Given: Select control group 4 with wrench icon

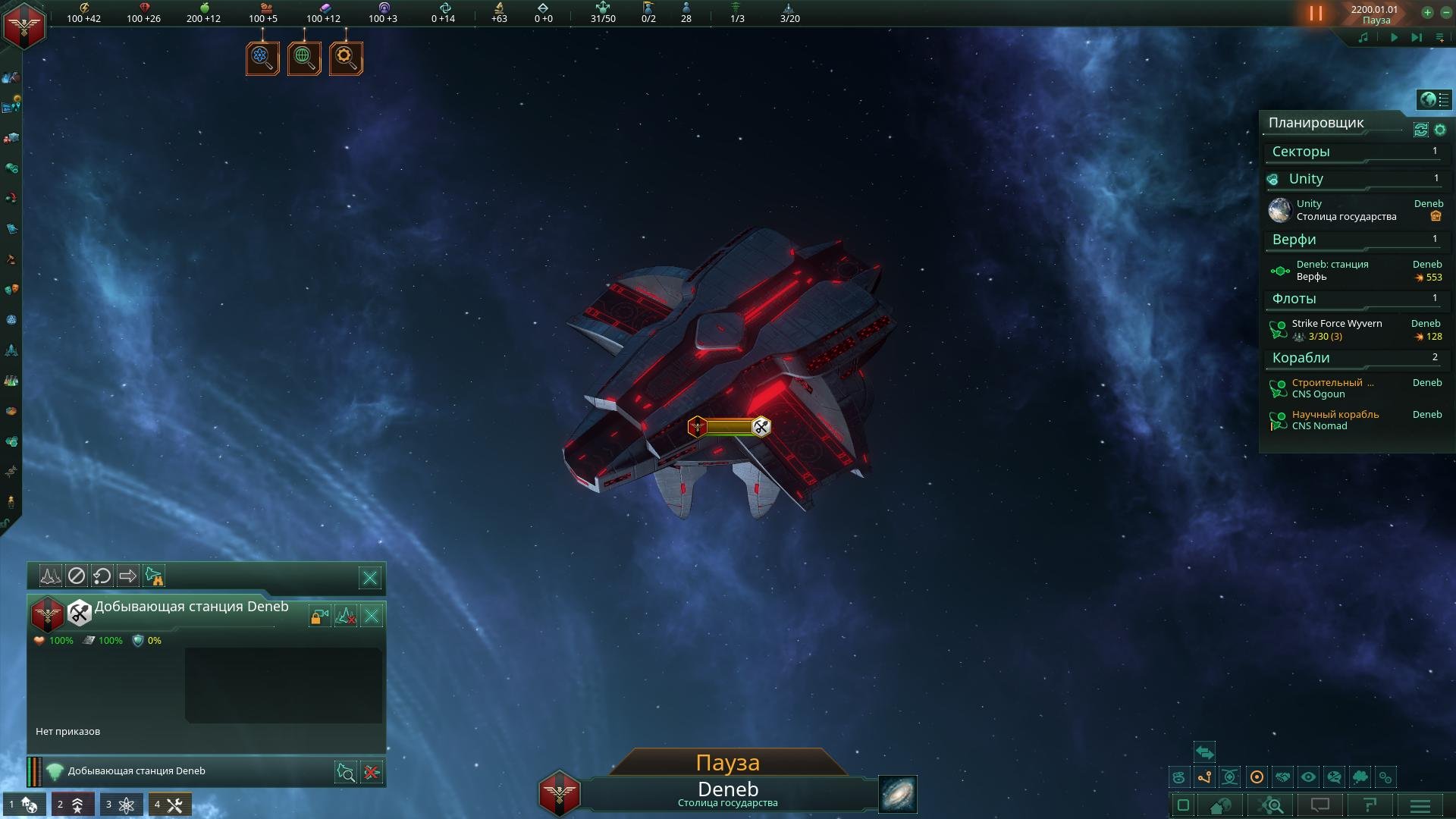Looking at the screenshot, I should pos(169,805).
